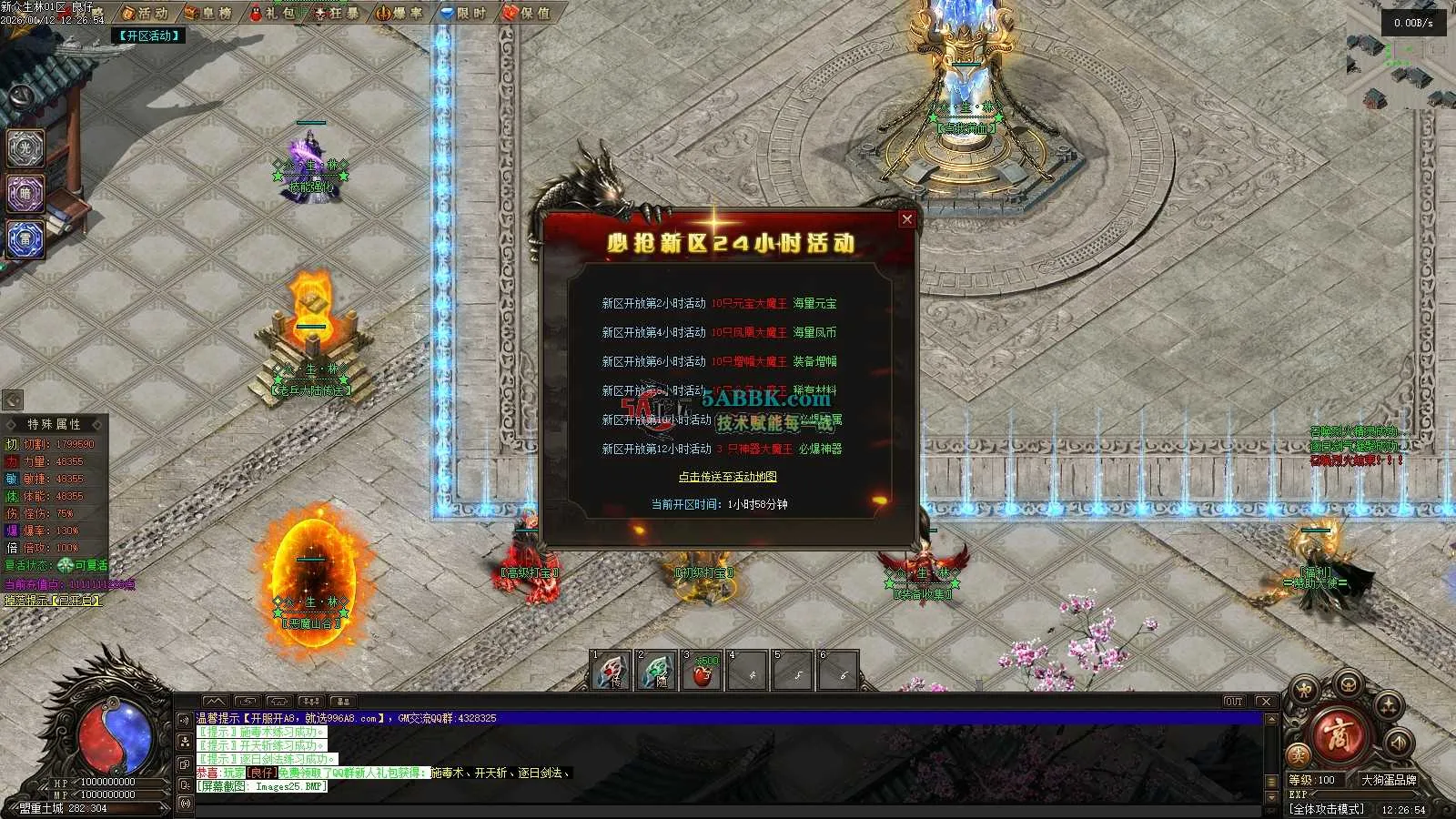Toggle sound with the speaker icon
This screenshot has height=819, width=1456.
point(1399,743)
